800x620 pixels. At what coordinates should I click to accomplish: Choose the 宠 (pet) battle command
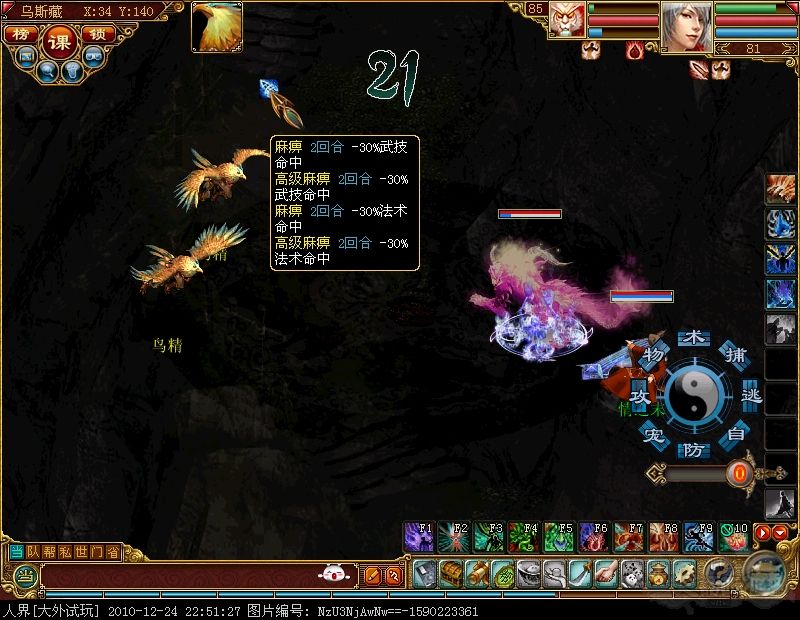(653, 435)
